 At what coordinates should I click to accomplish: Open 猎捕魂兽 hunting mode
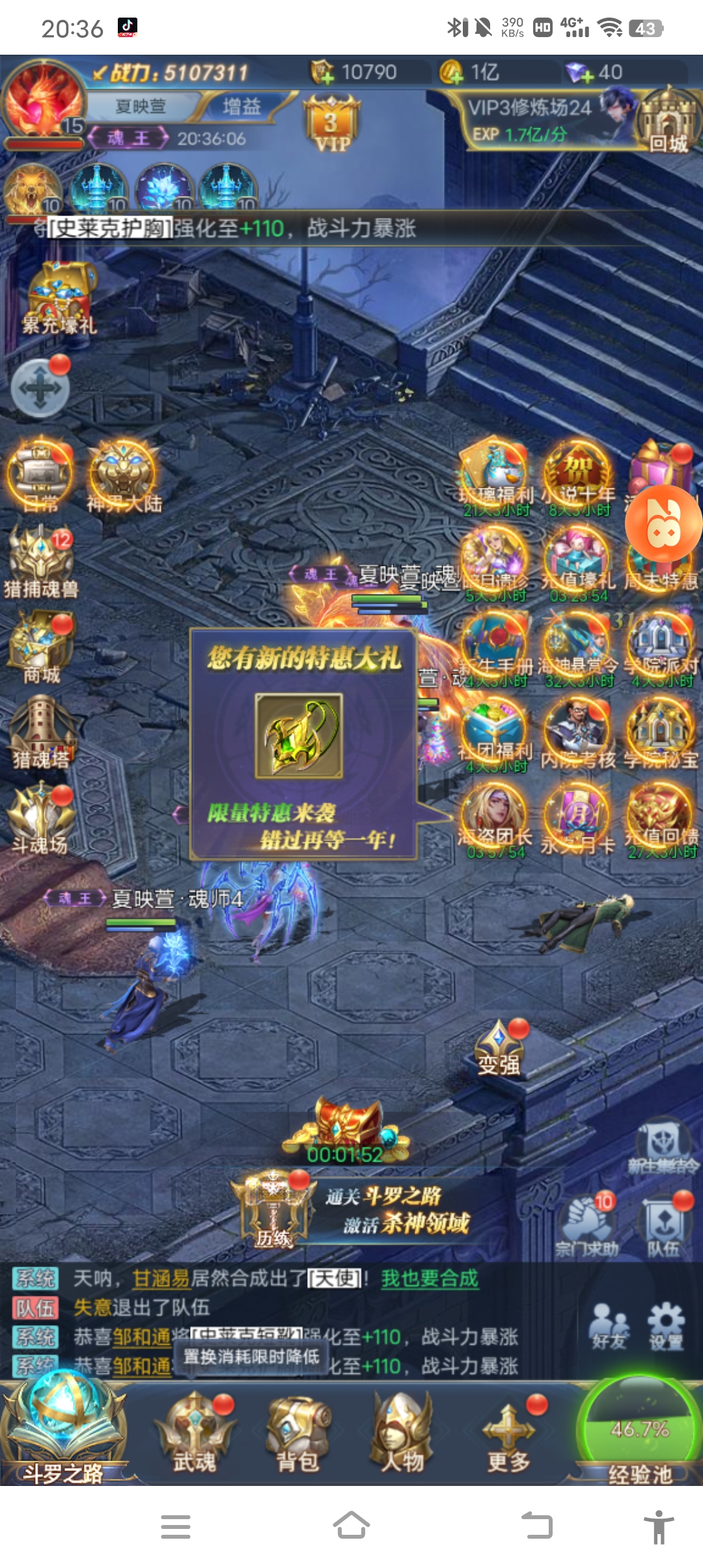pos(41,563)
